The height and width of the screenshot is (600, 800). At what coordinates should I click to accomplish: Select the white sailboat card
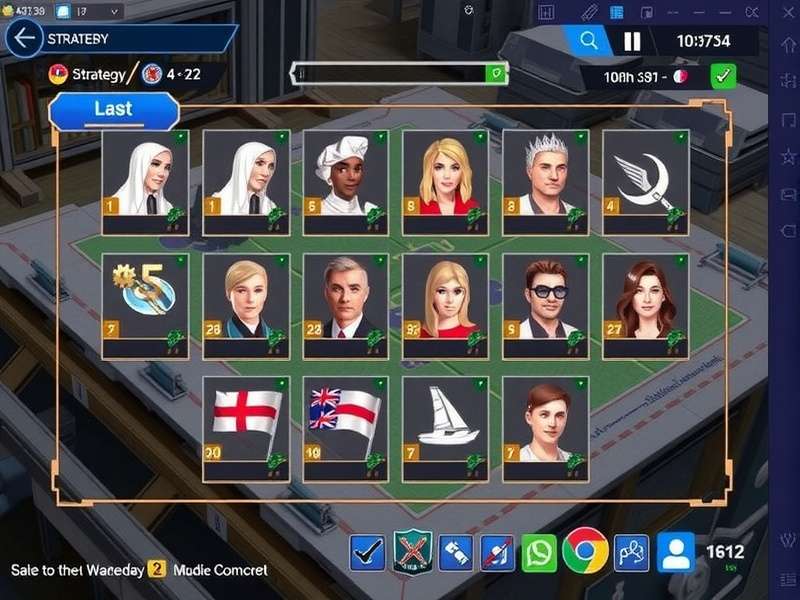point(445,427)
